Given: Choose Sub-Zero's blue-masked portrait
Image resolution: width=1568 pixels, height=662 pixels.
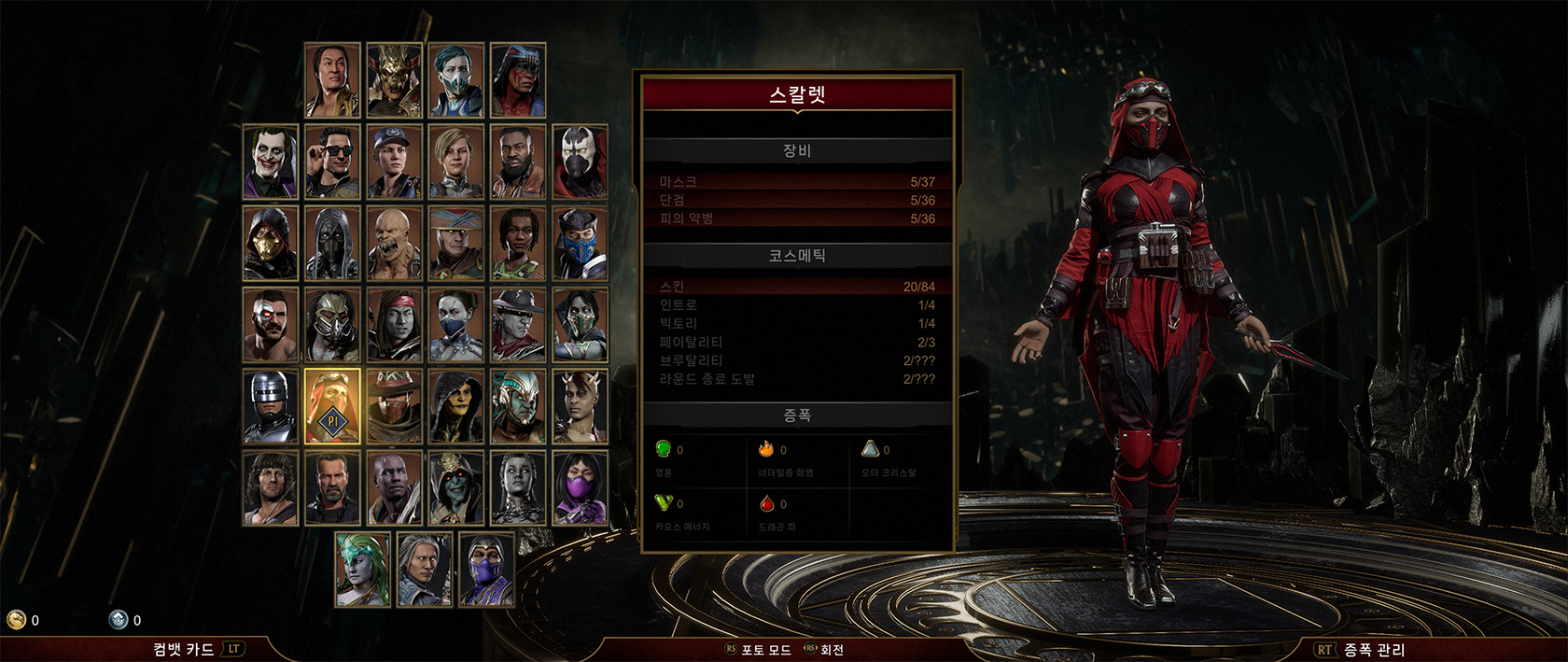Looking at the screenshot, I should 580,244.
